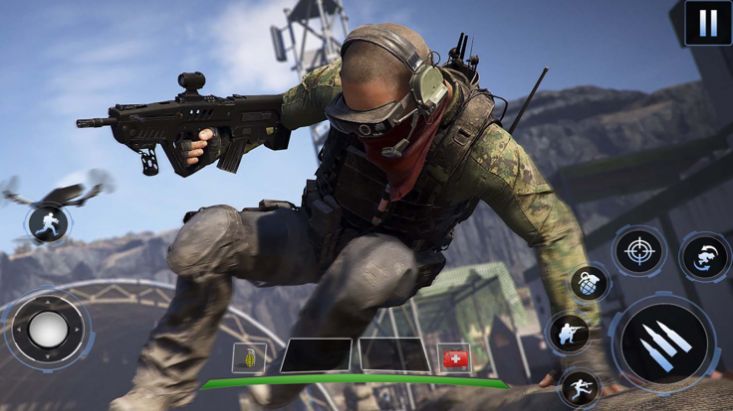The width and height of the screenshot is (733, 411).
Task: Tap the virtual movement joystick
Action: 47,329
